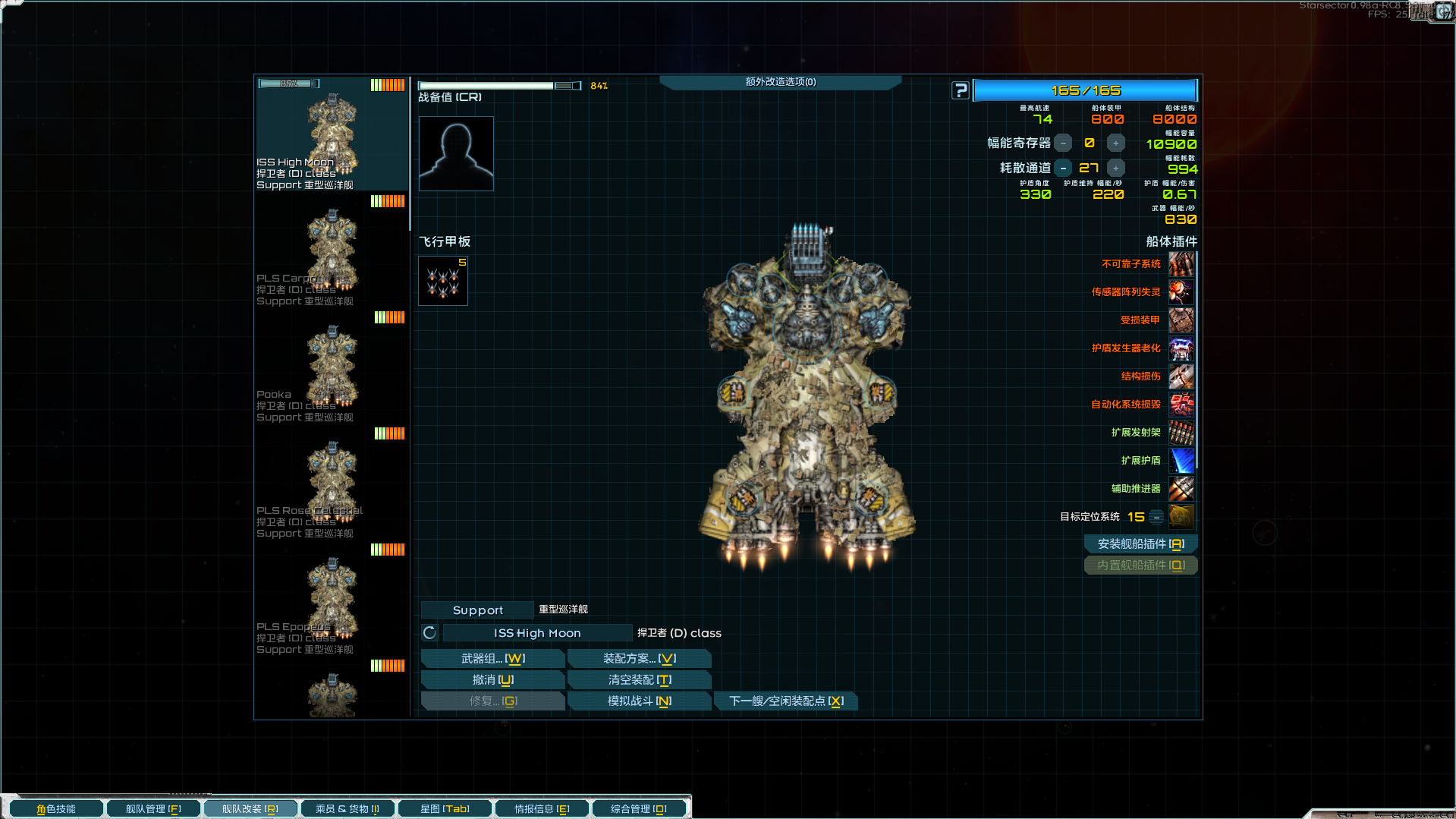Screen dimensions: 1456x819
Task: Open the weapon groups menu
Action: (492, 659)
